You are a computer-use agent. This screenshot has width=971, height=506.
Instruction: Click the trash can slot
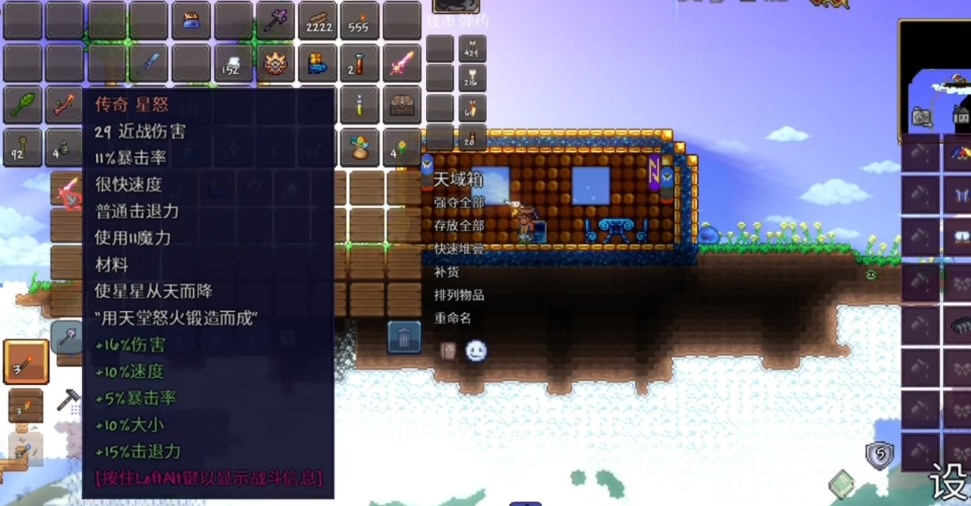tap(404, 337)
